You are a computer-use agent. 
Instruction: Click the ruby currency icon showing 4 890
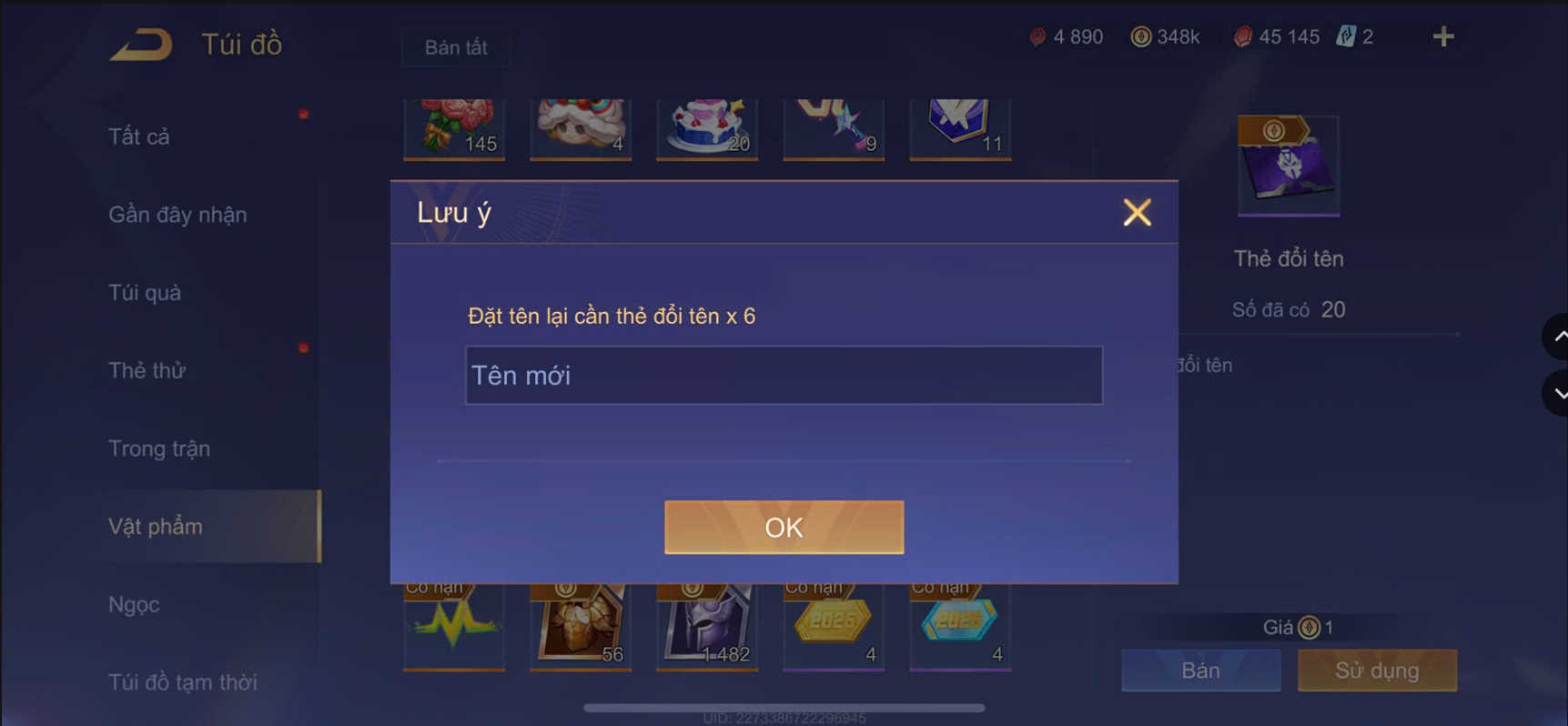pos(1035,36)
